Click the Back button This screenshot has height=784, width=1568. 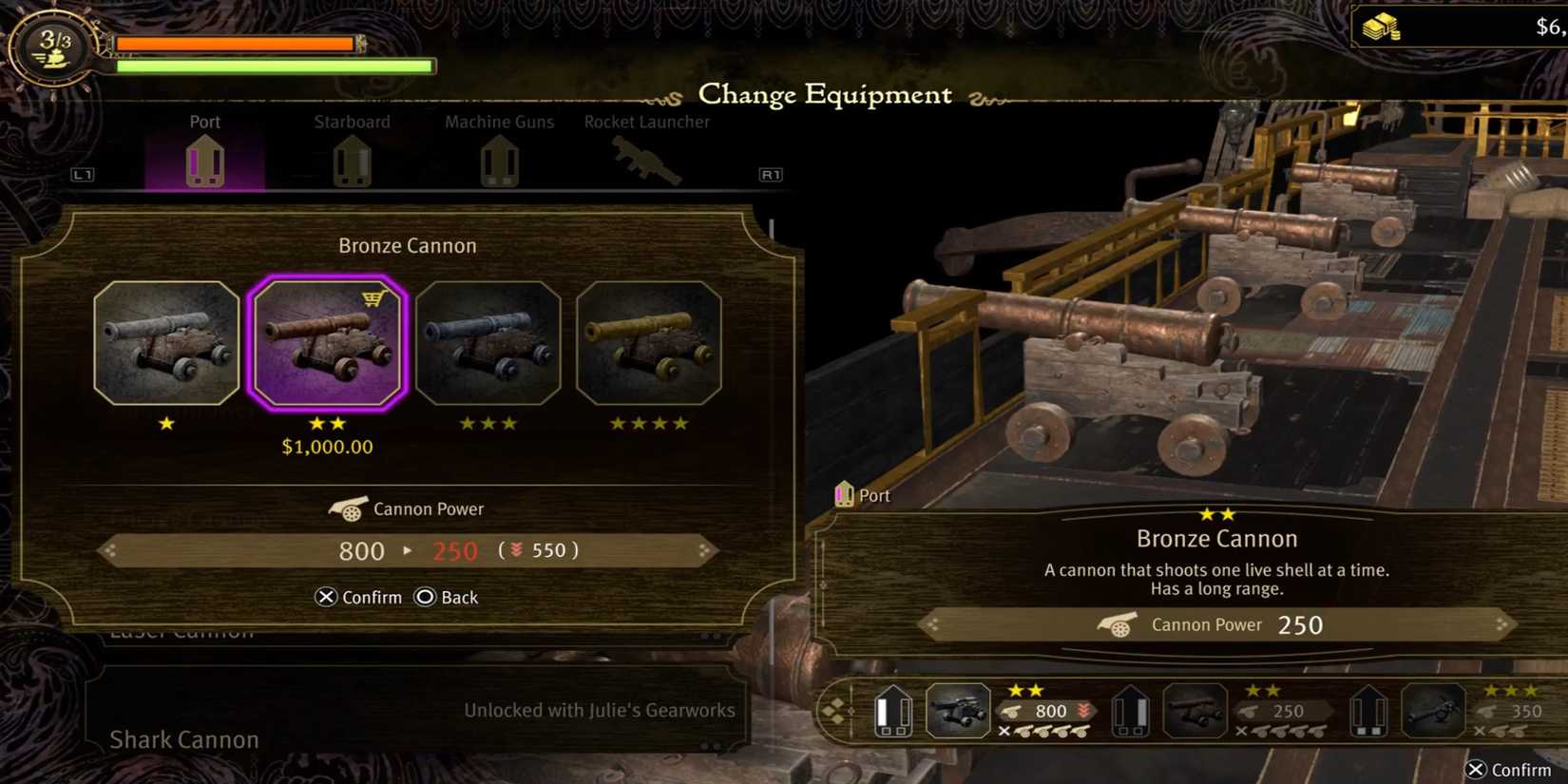tap(445, 597)
